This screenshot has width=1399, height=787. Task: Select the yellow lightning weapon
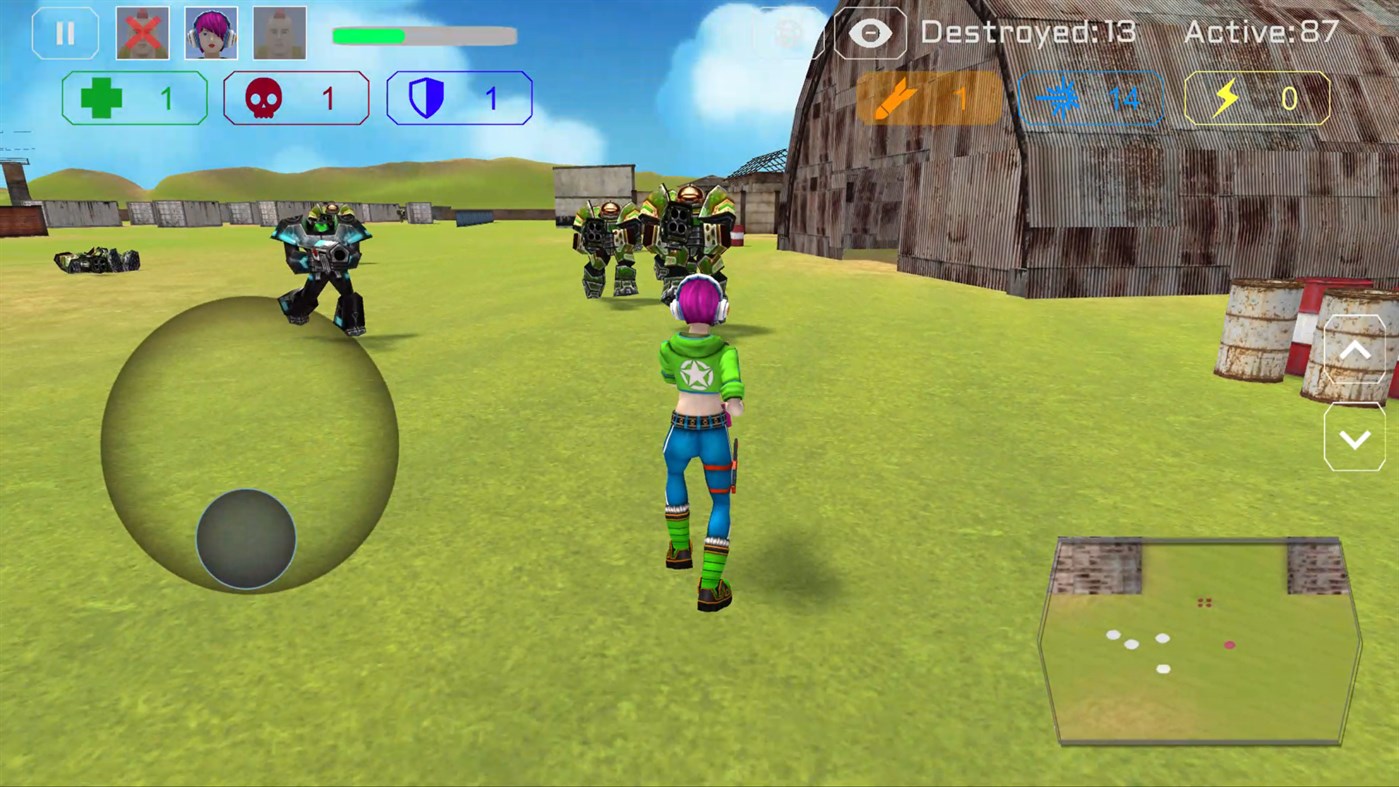[x=1257, y=98]
